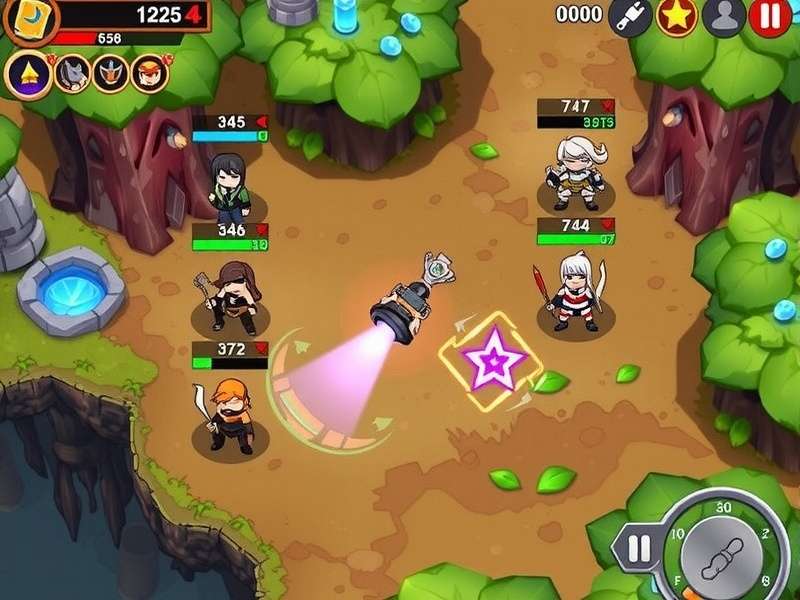Open the yellow moon spellbook icon
The width and height of the screenshot is (800, 600).
pos(30,15)
